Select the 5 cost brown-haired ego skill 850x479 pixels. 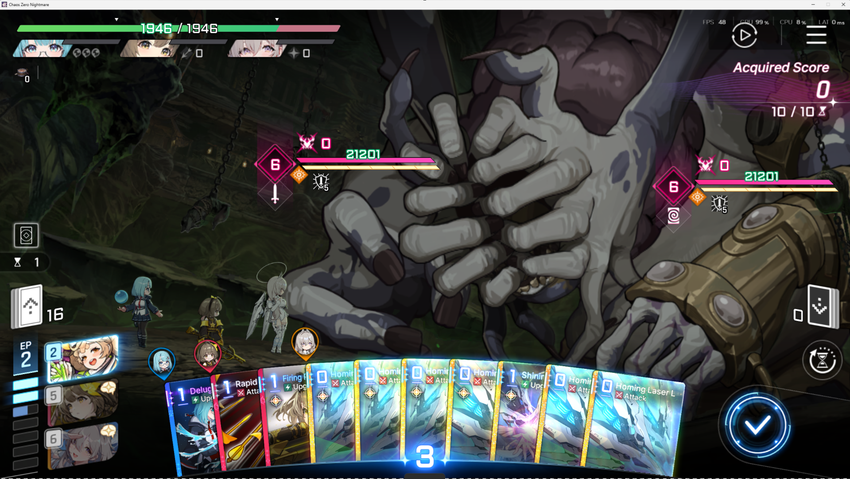point(82,401)
